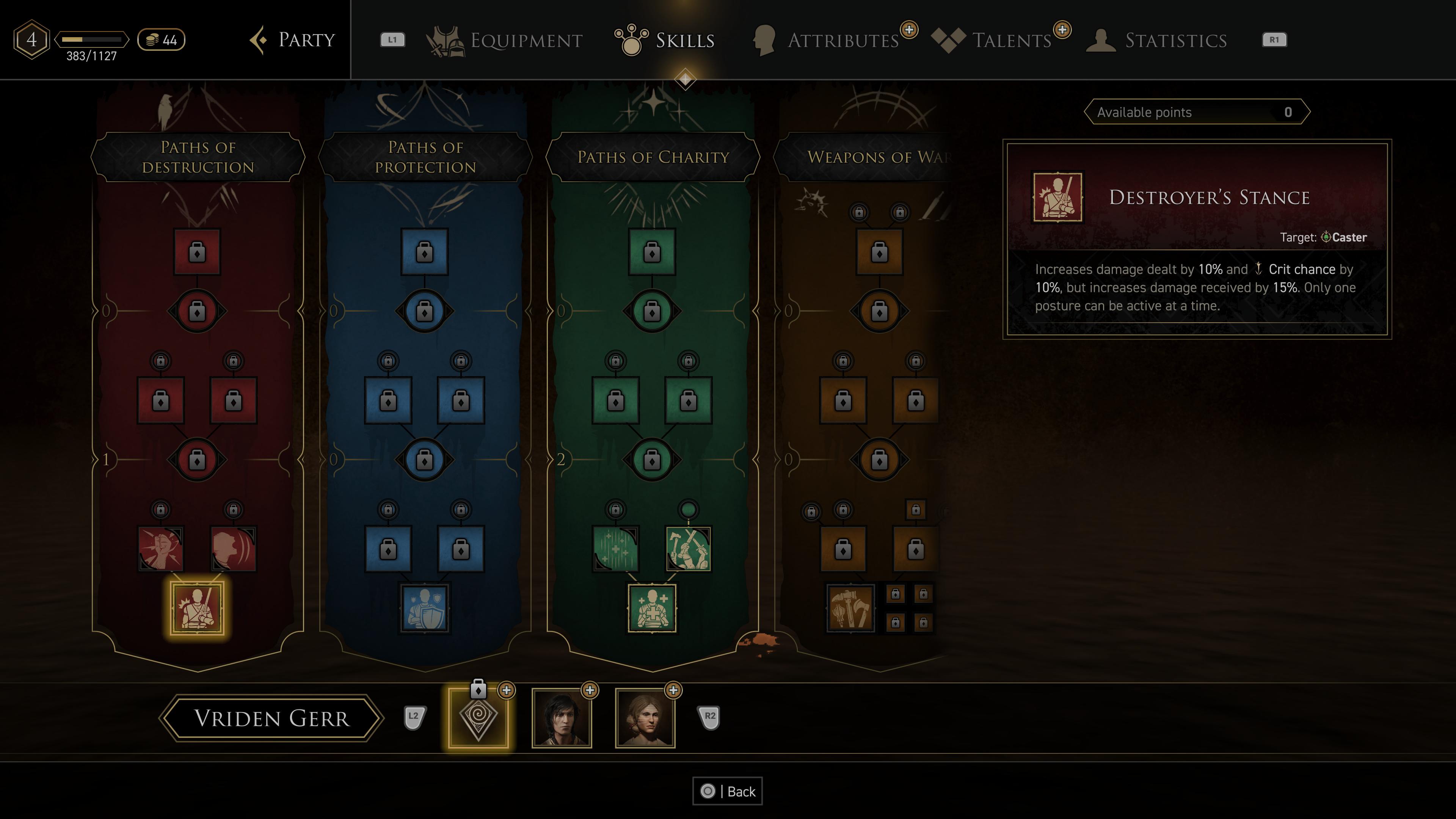
Task: Select the Paths of Protection header
Action: coord(425,157)
